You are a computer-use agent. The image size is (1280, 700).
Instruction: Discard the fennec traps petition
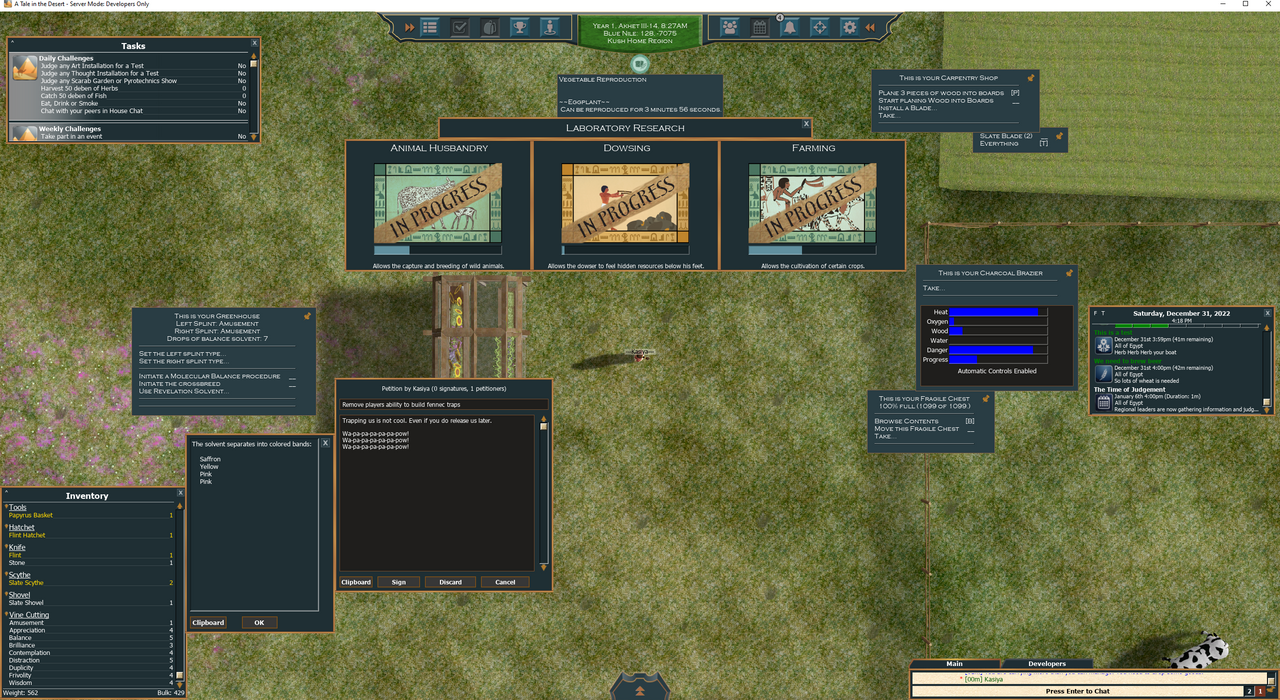[450, 582]
